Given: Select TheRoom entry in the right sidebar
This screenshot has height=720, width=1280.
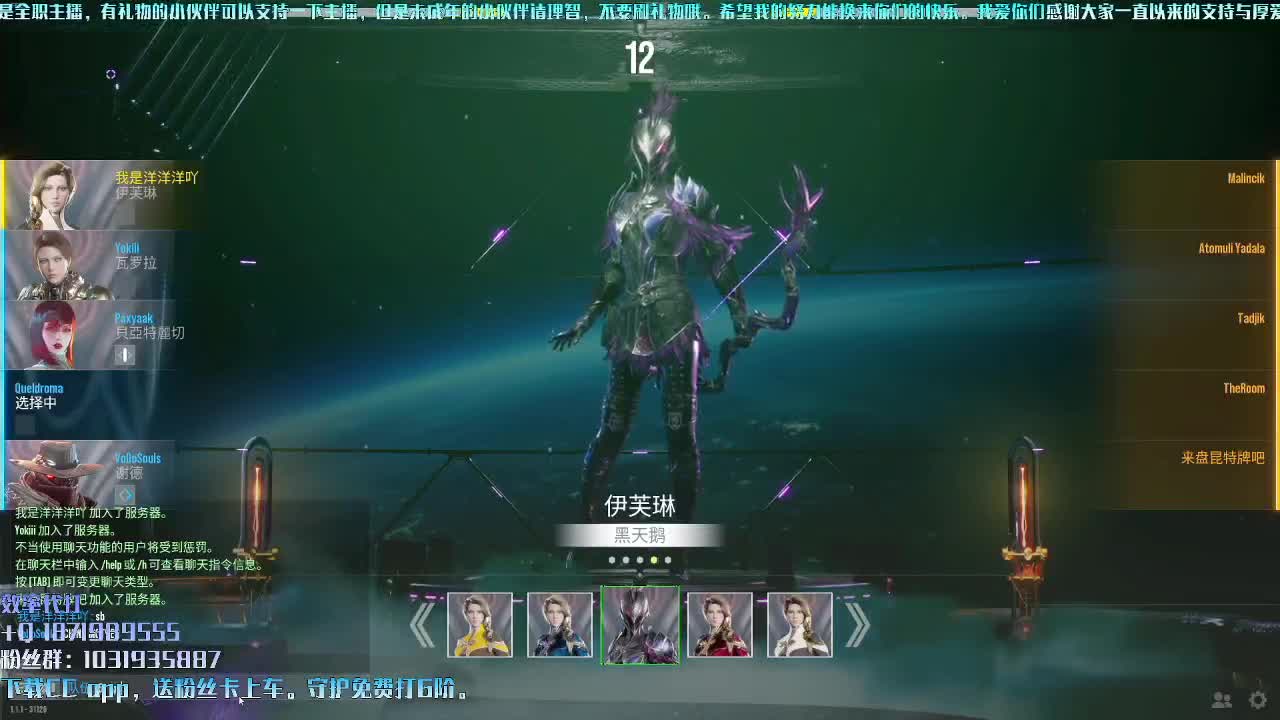Looking at the screenshot, I should pos(1244,388).
